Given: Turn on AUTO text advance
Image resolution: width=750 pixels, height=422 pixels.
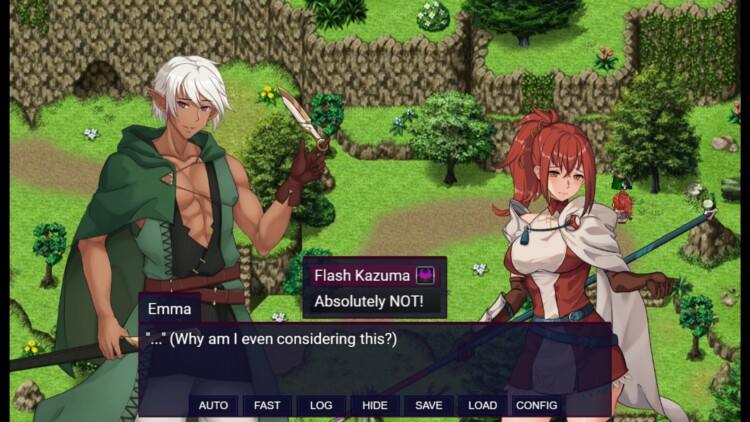Looking at the screenshot, I should pos(213,405).
